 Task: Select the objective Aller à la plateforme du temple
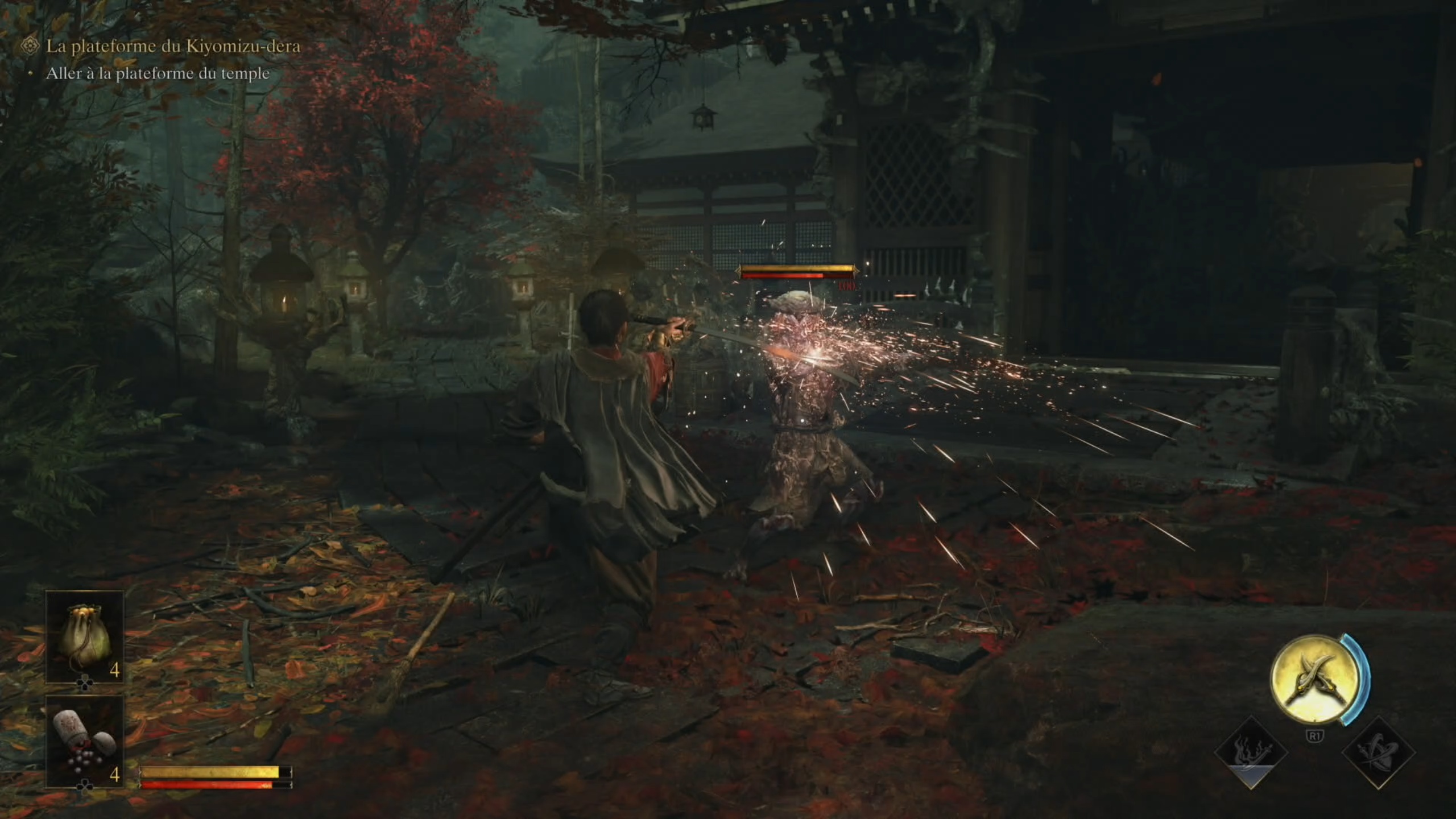coord(158,73)
